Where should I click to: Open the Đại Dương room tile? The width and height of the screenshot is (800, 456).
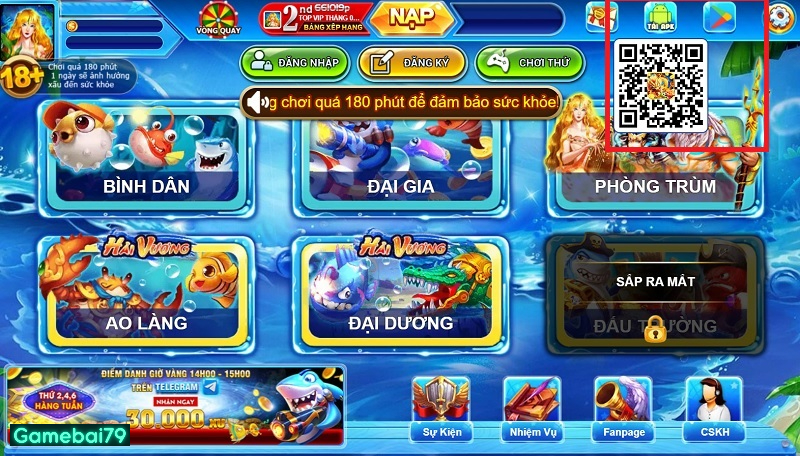(x=400, y=290)
